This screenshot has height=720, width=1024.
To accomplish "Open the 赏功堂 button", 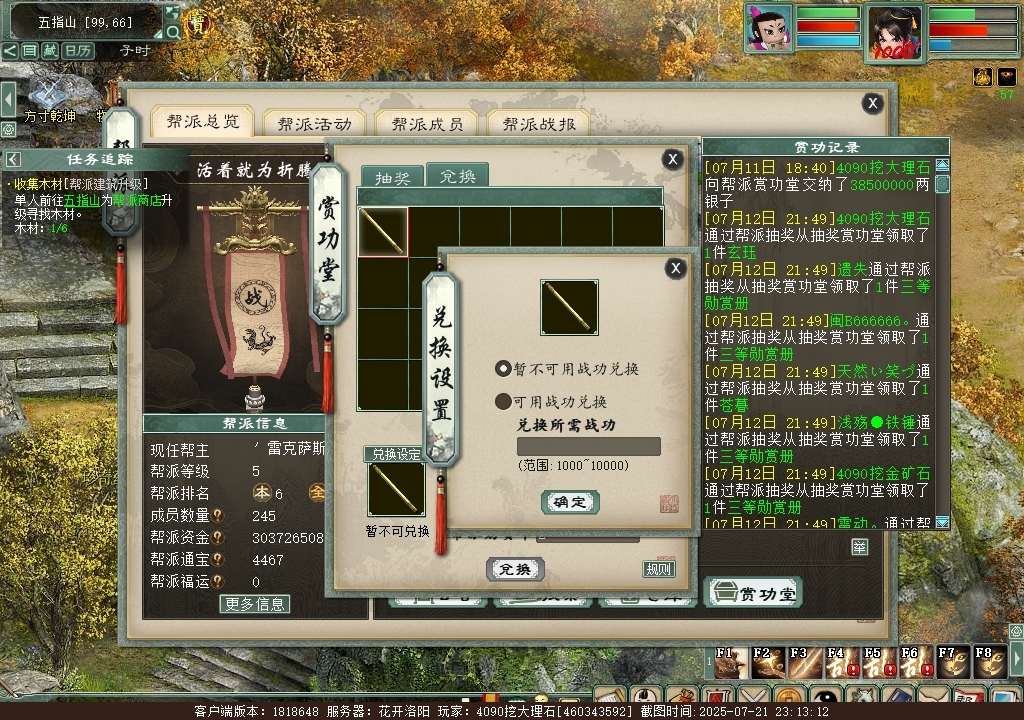I will point(755,593).
